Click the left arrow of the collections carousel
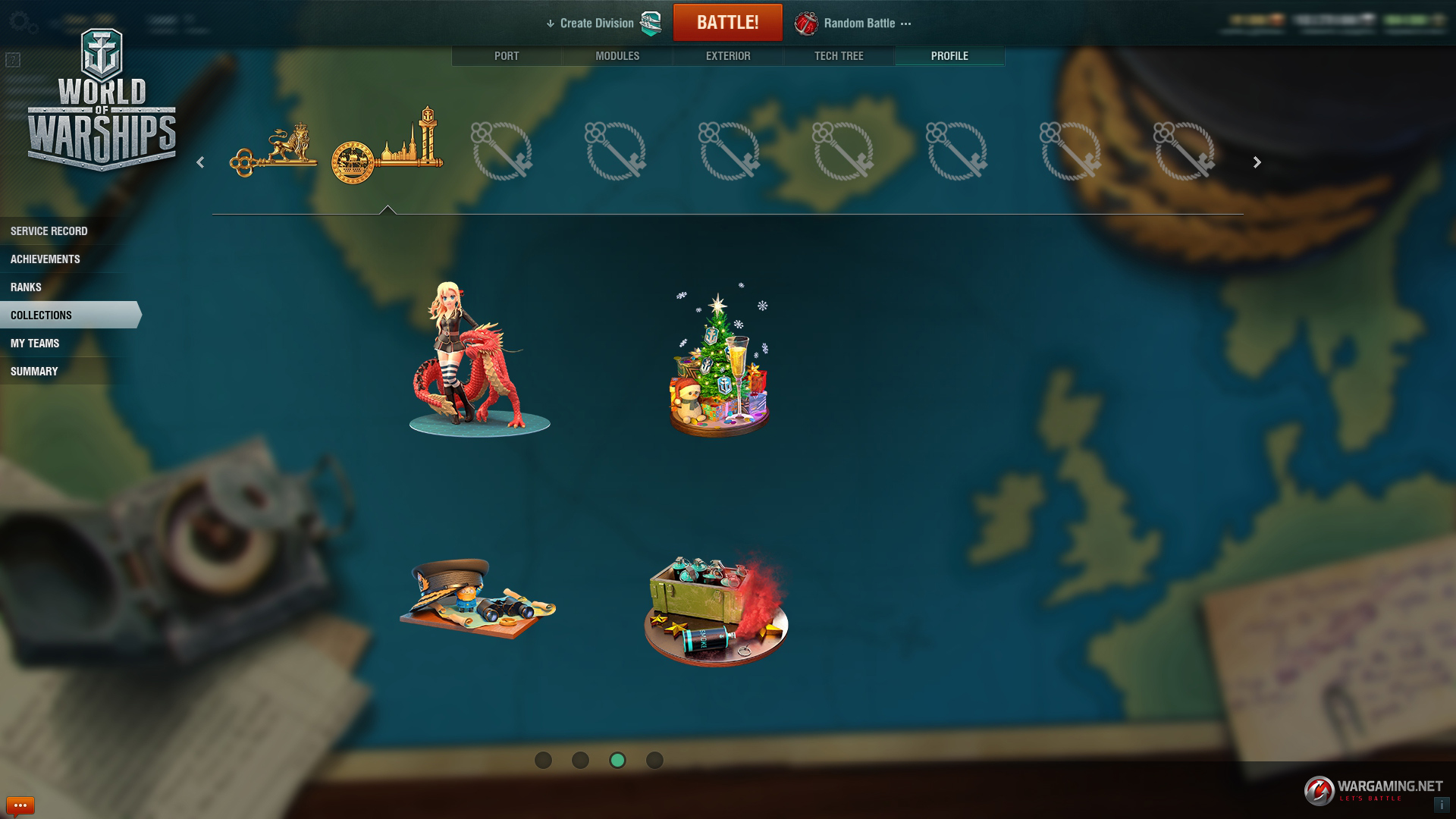This screenshot has height=819, width=1456. 200,162
